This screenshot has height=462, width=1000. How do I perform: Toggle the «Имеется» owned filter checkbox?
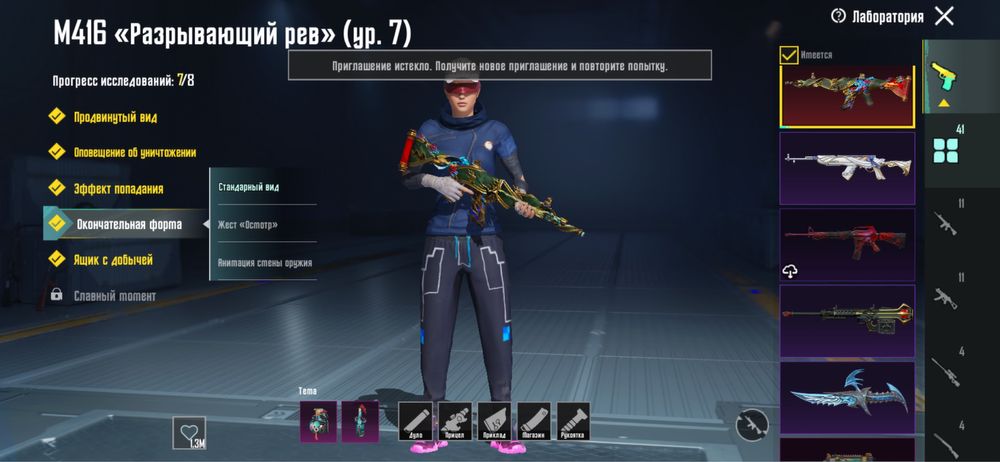click(789, 55)
